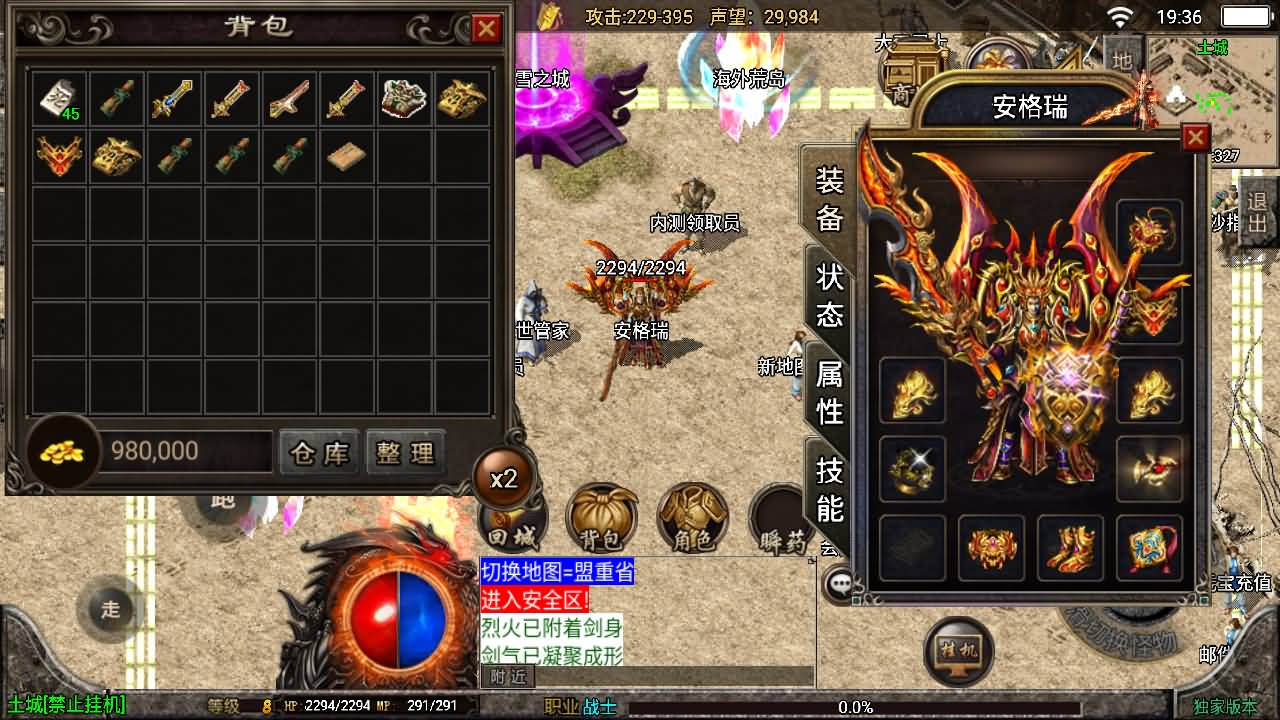Viewport: 1280px width, 720px height.
Task: Toggle the 走 walk movement mode
Action: point(110,608)
